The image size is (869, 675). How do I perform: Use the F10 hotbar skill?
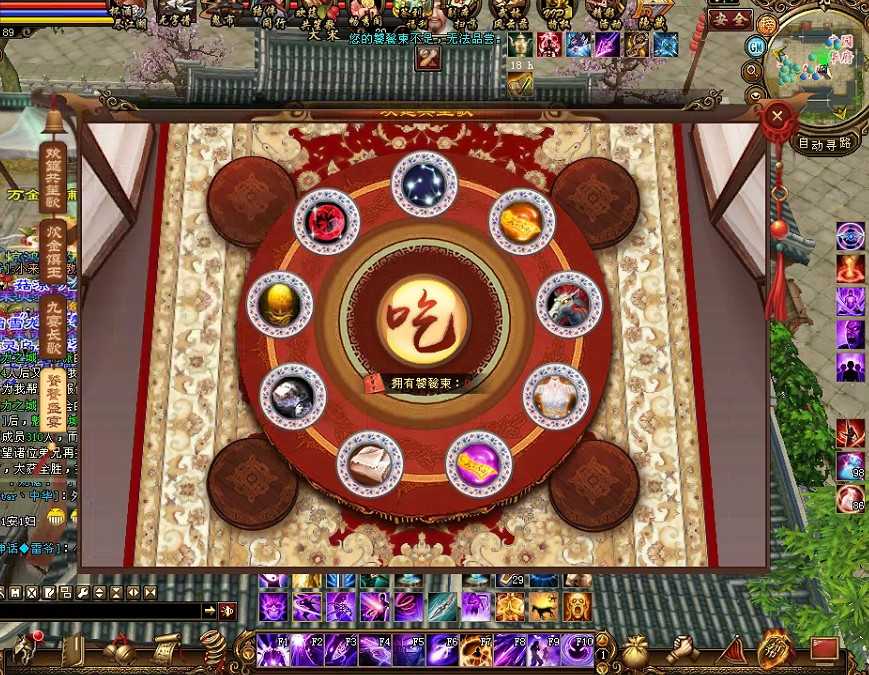pyautogui.click(x=577, y=649)
